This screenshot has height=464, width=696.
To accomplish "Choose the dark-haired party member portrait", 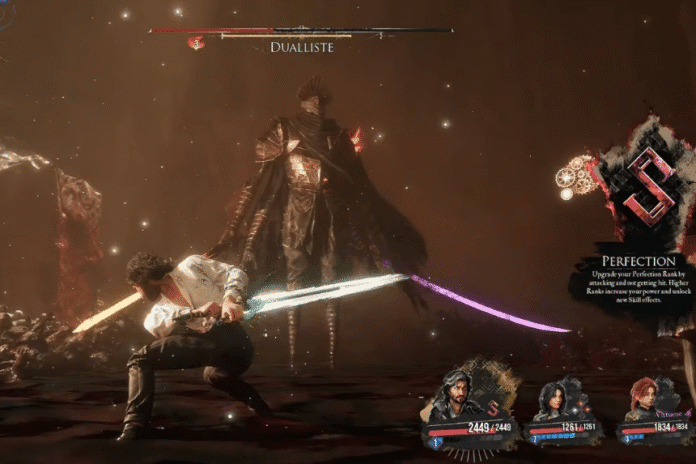I will 553,401.
